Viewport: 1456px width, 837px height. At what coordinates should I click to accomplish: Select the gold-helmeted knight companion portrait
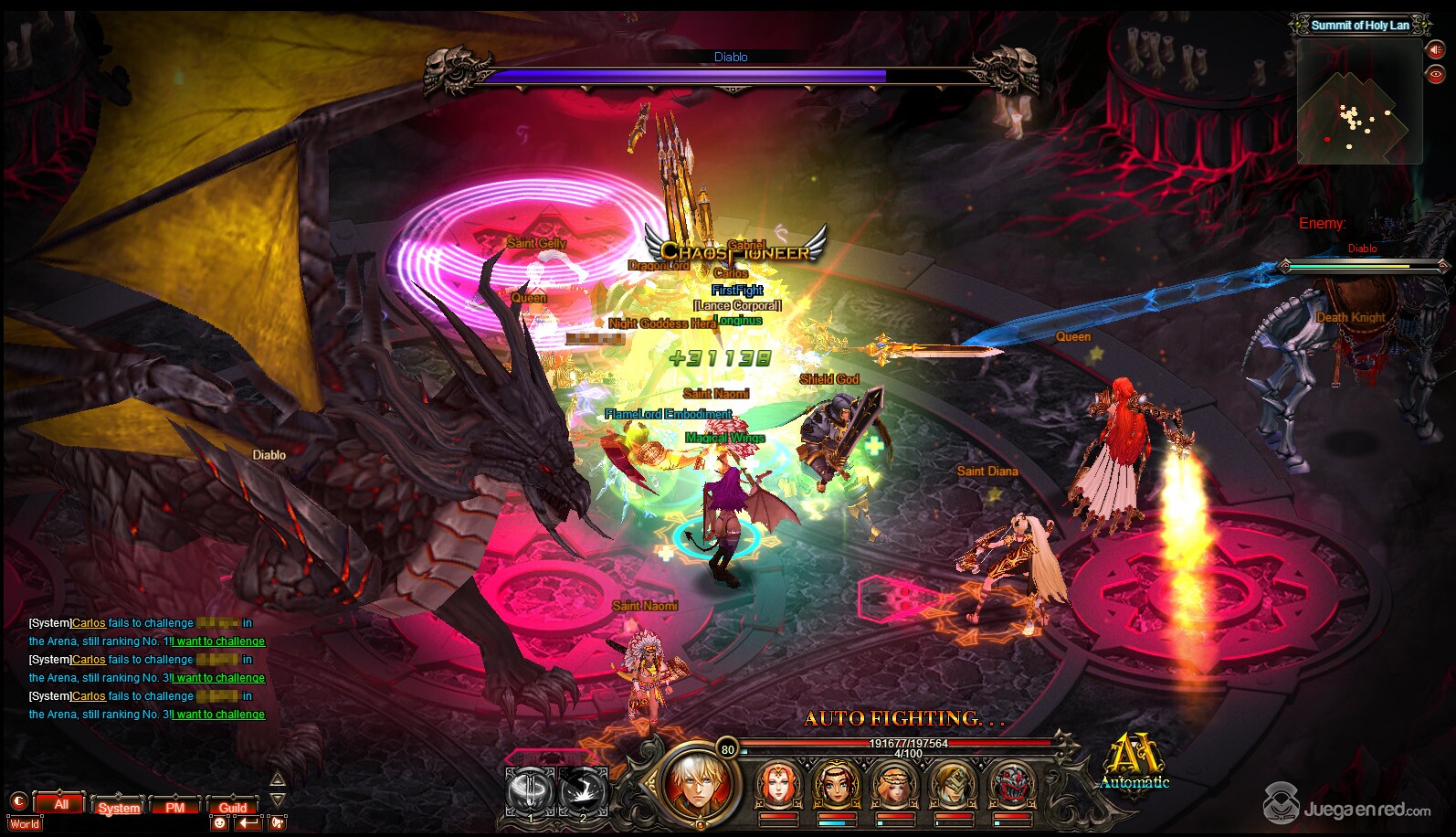pos(953,785)
